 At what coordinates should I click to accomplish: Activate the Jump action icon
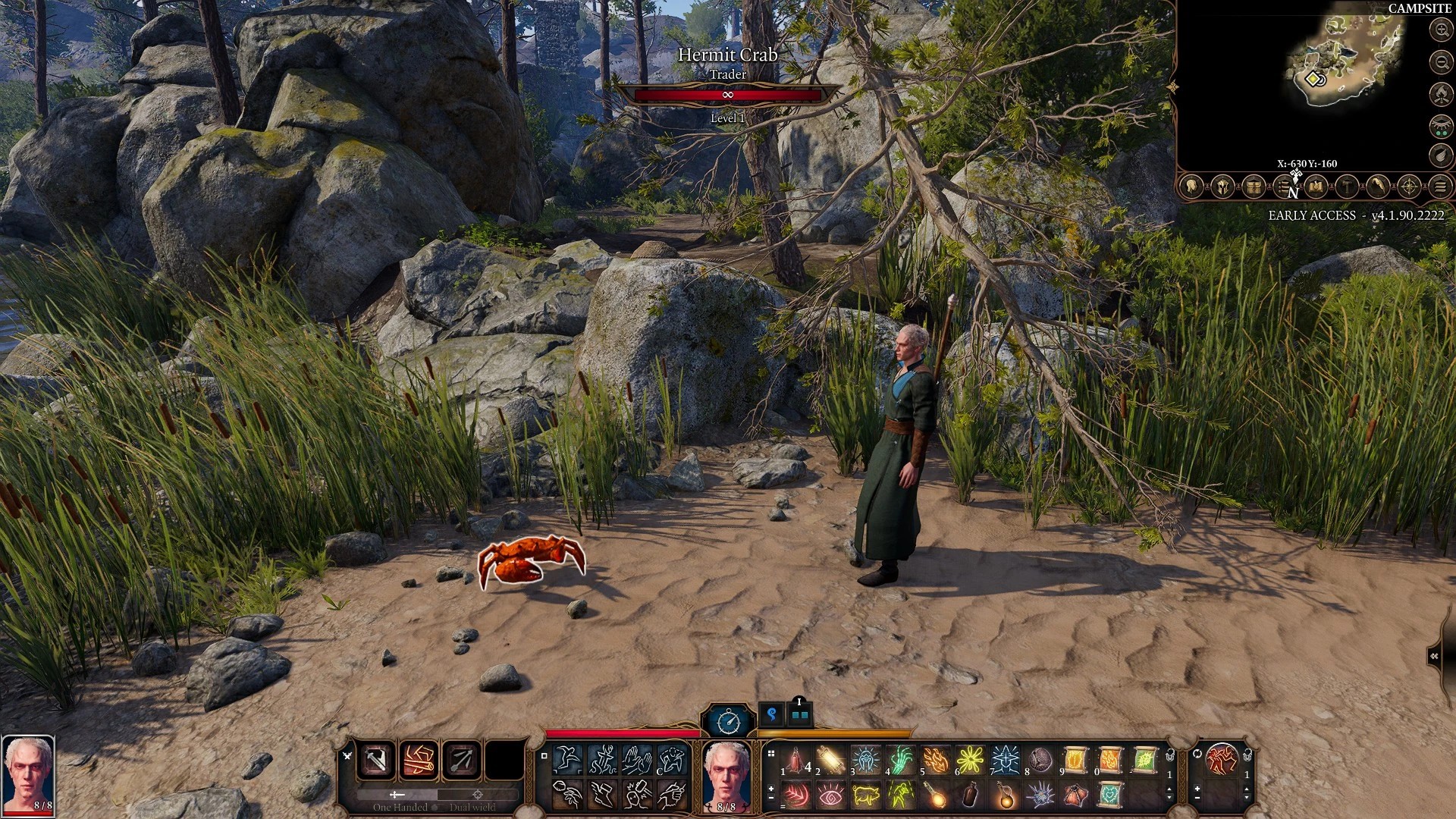tap(567, 758)
